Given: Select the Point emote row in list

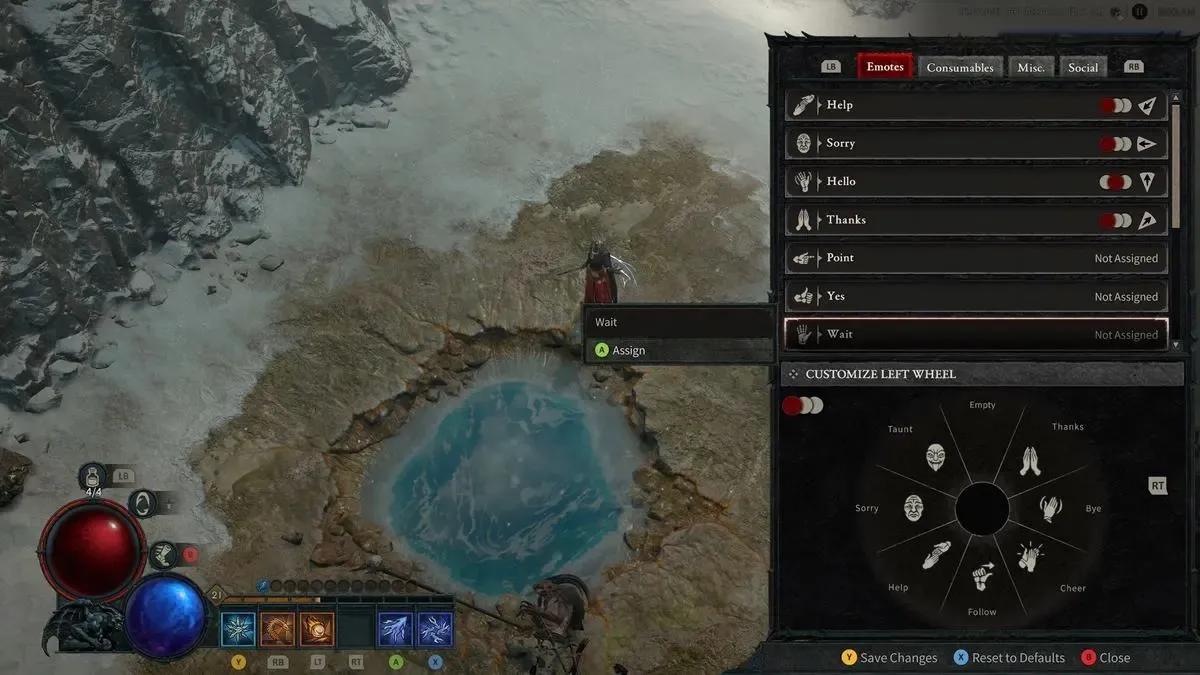Looking at the screenshot, I should (x=976, y=258).
